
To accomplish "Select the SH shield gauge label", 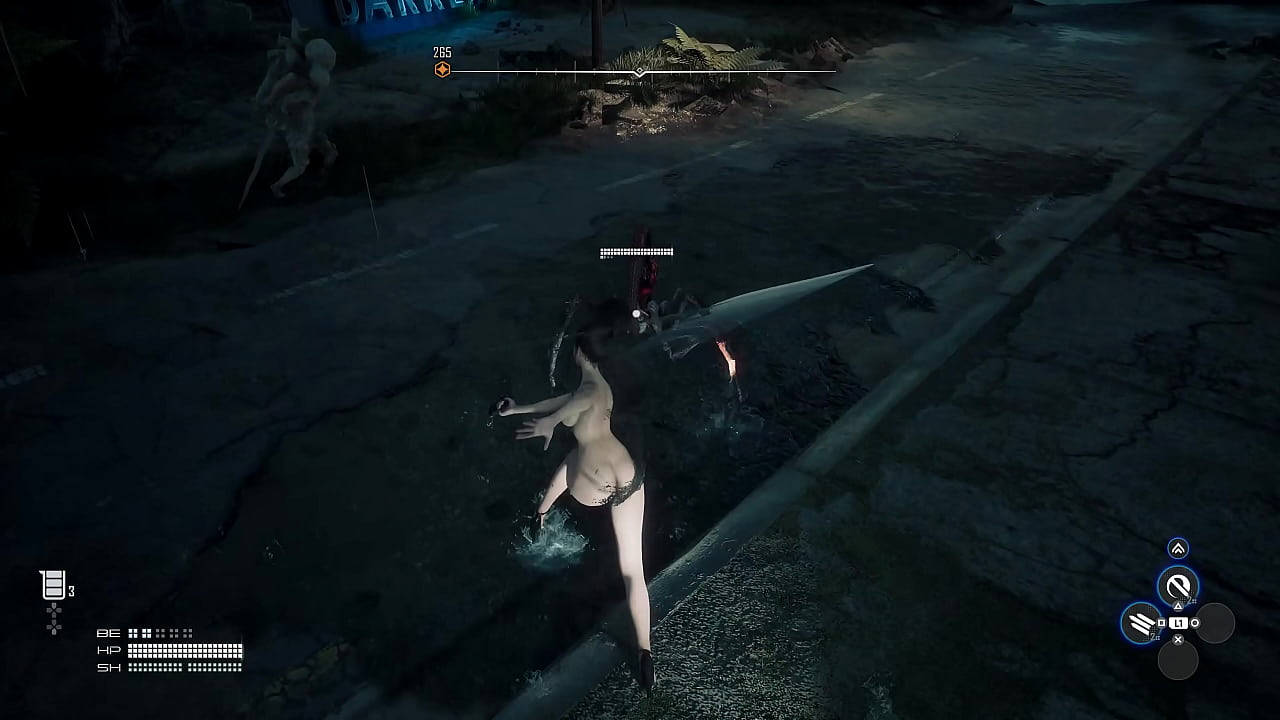I will (x=110, y=668).
